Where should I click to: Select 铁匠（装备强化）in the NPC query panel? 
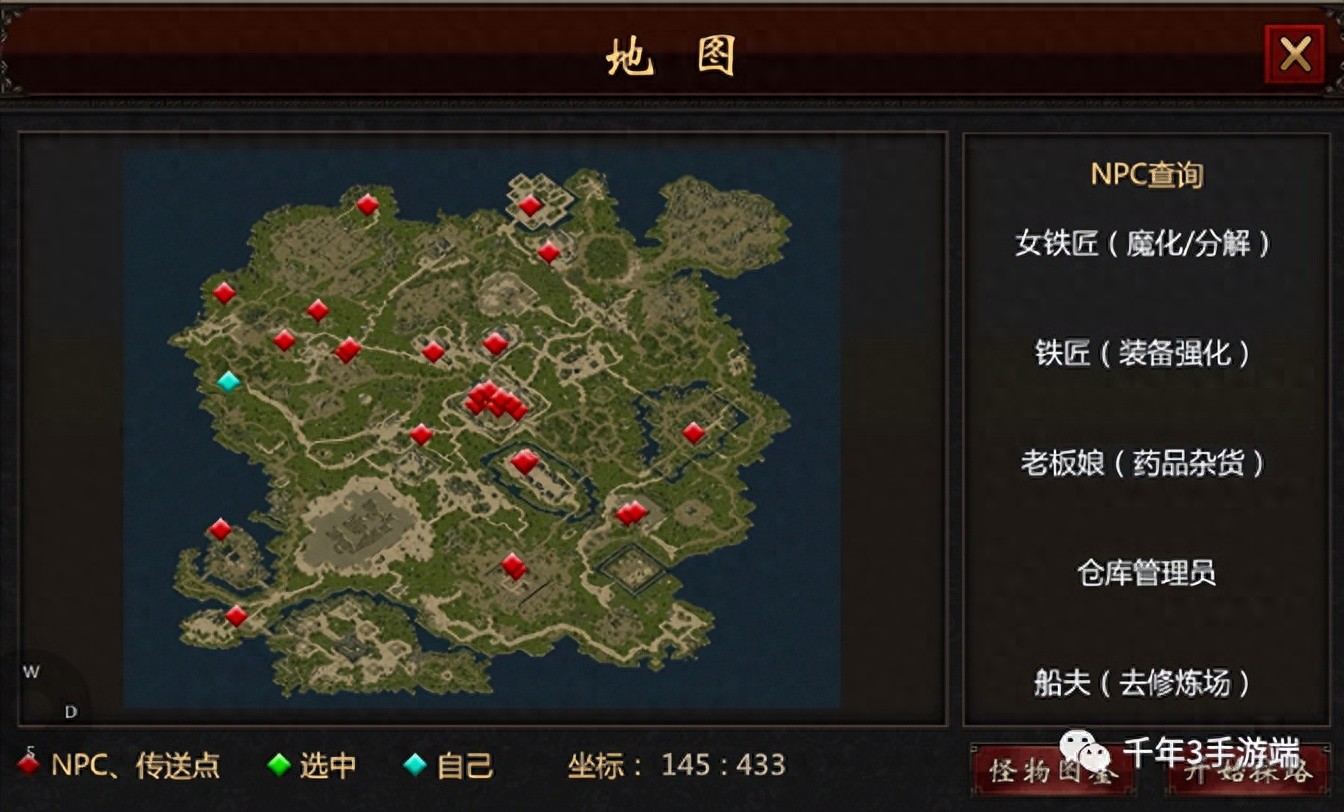pyautogui.click(x=1143, y=354)
